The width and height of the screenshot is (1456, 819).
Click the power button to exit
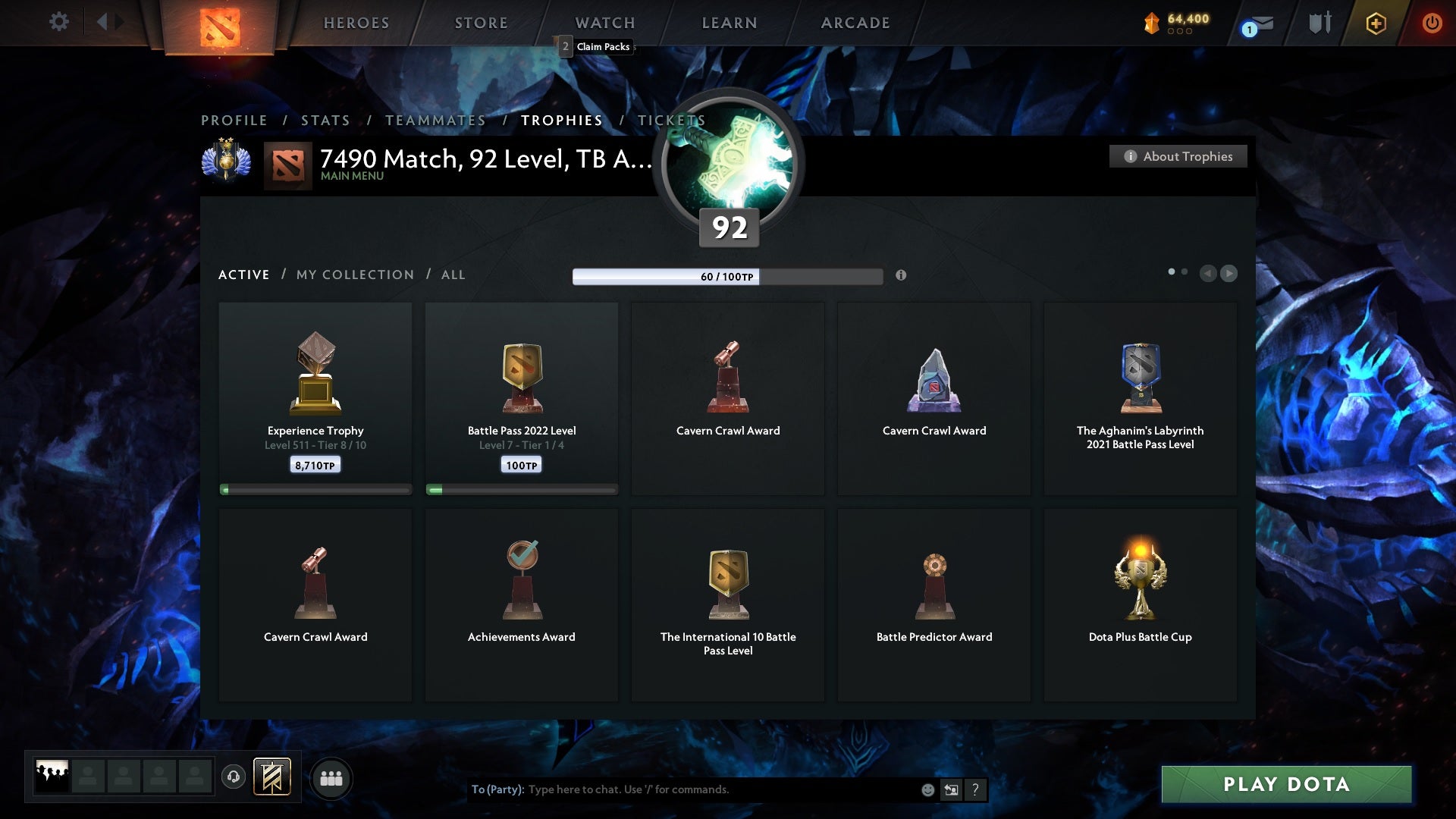pos(1433,23)
